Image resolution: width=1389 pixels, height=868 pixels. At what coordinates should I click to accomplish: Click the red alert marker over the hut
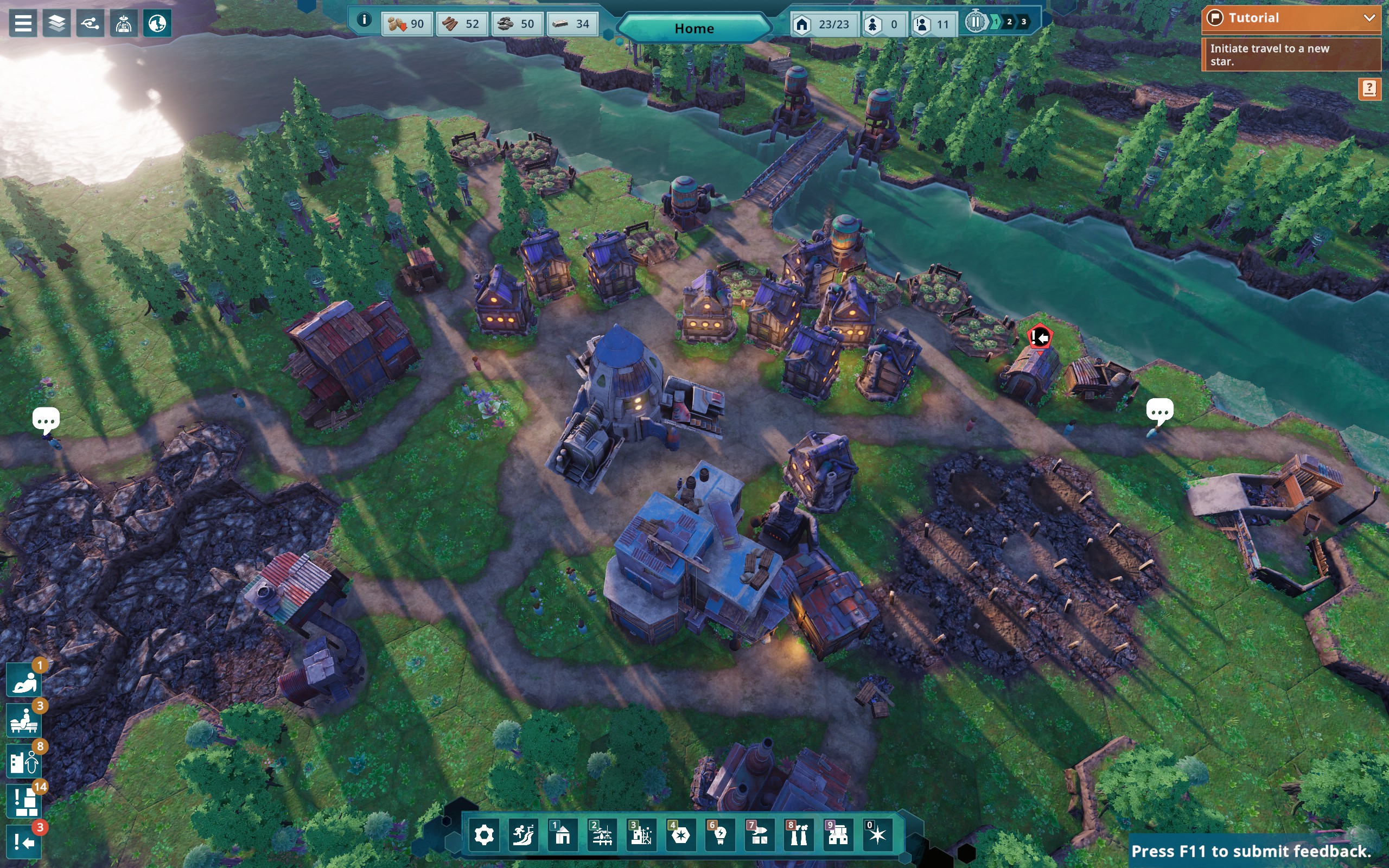pos(1040,337)
